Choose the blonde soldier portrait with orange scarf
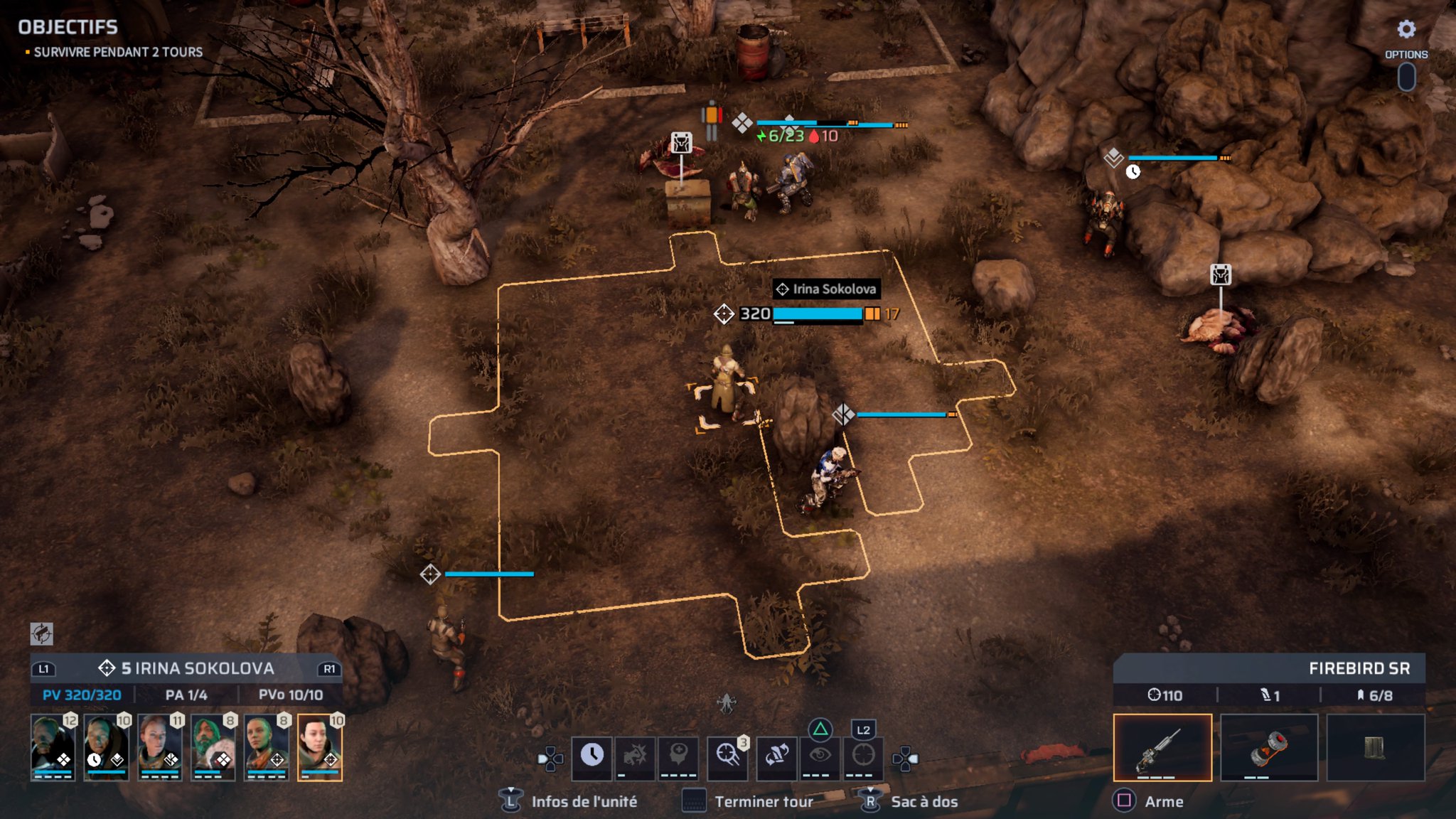 pos(266,748)
